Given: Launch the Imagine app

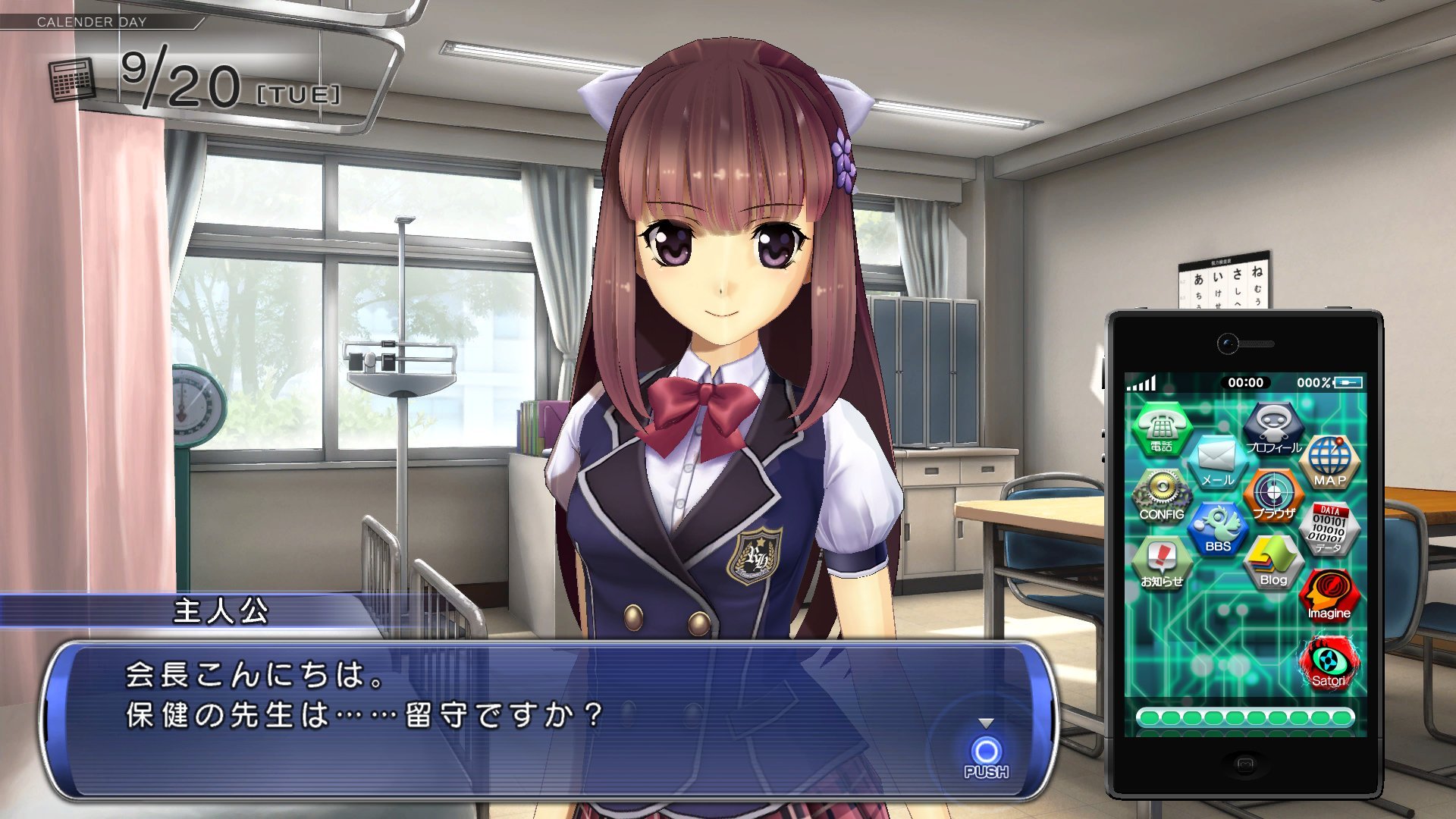Looking at the screenshot, I should point(1329,595).
